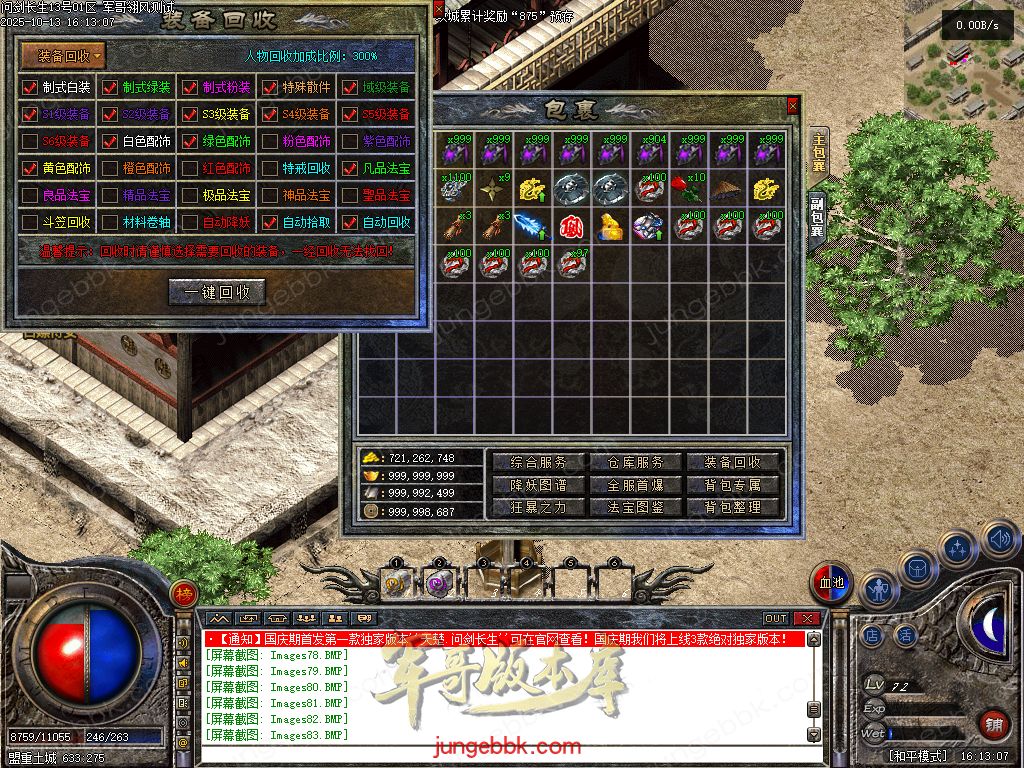Choose the 综合服务 general services button
The width and height of the screenshot is (1024, 768).
click(539, 462)
